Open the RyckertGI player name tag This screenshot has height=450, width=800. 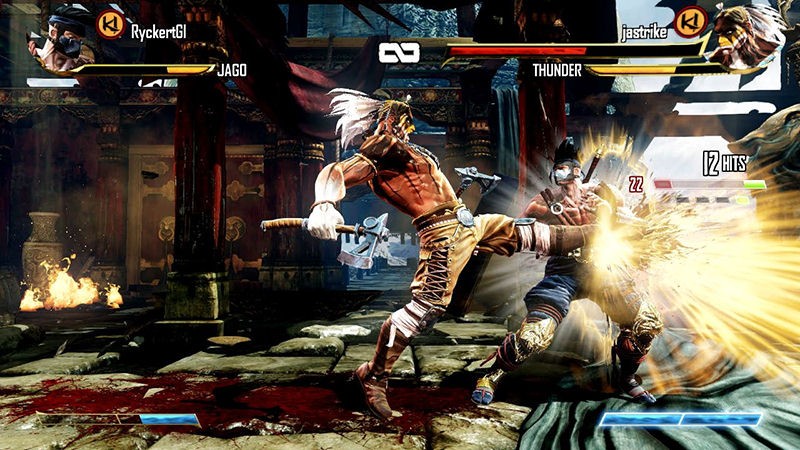click(161, 31)
